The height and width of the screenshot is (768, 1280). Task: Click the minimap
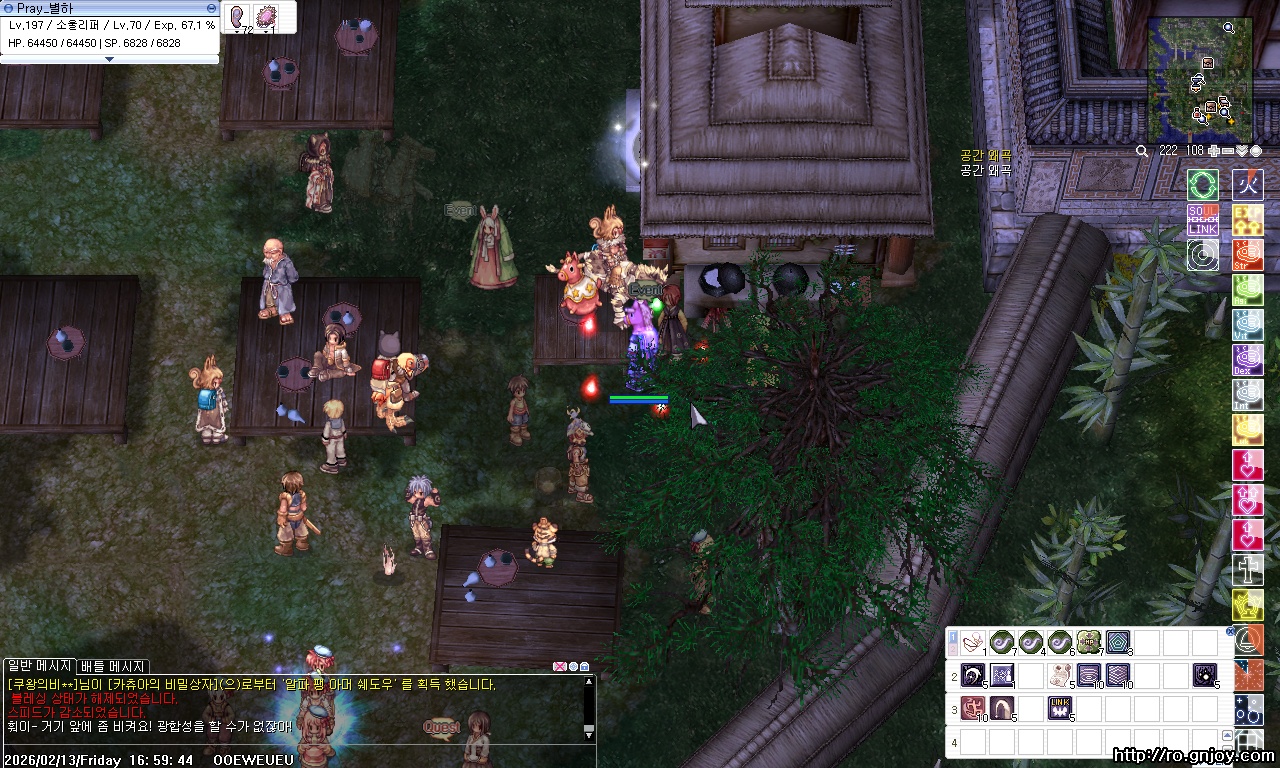(1199, 80)
